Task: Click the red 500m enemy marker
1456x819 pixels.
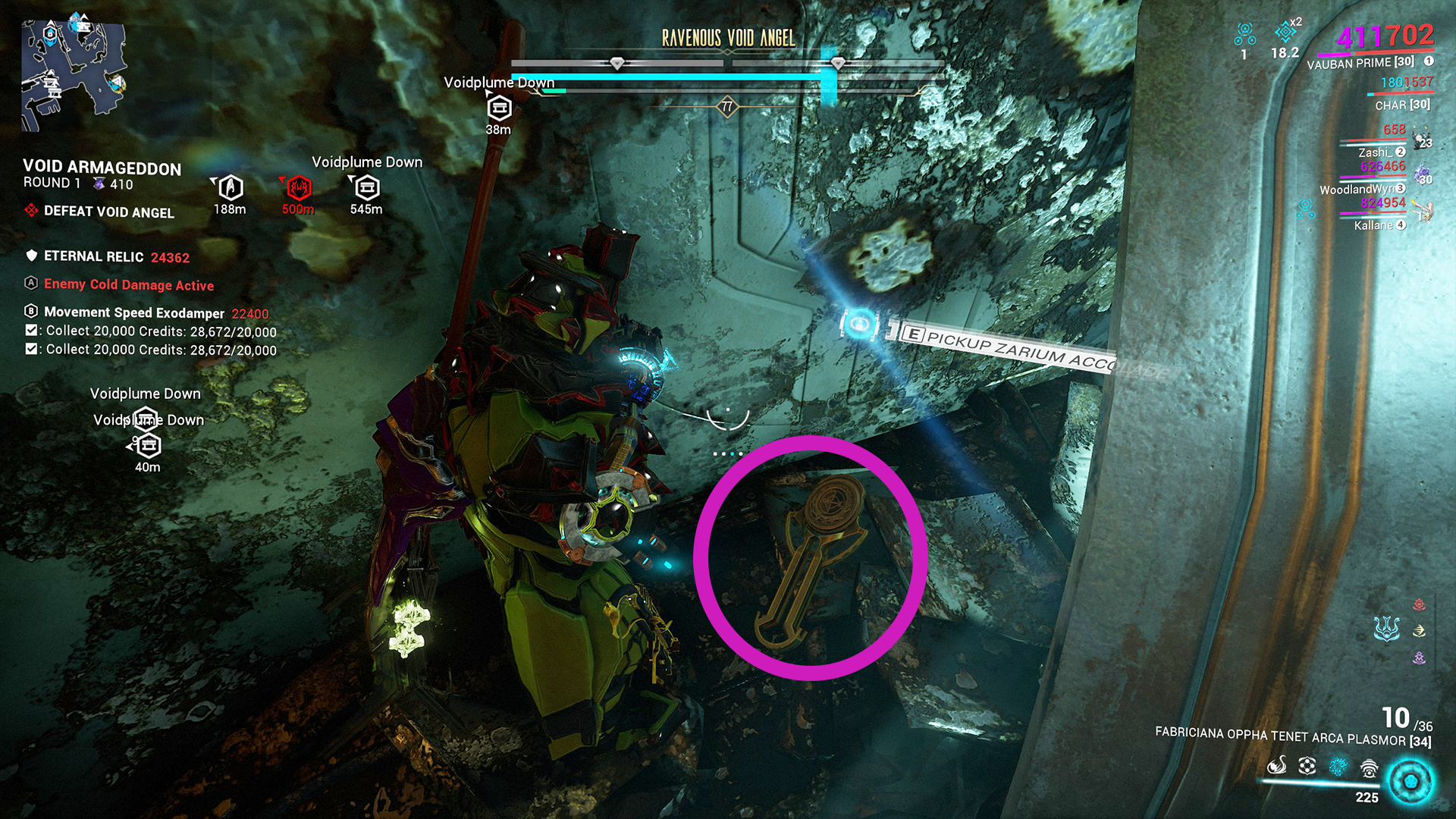Action: (x=299, y=187)
